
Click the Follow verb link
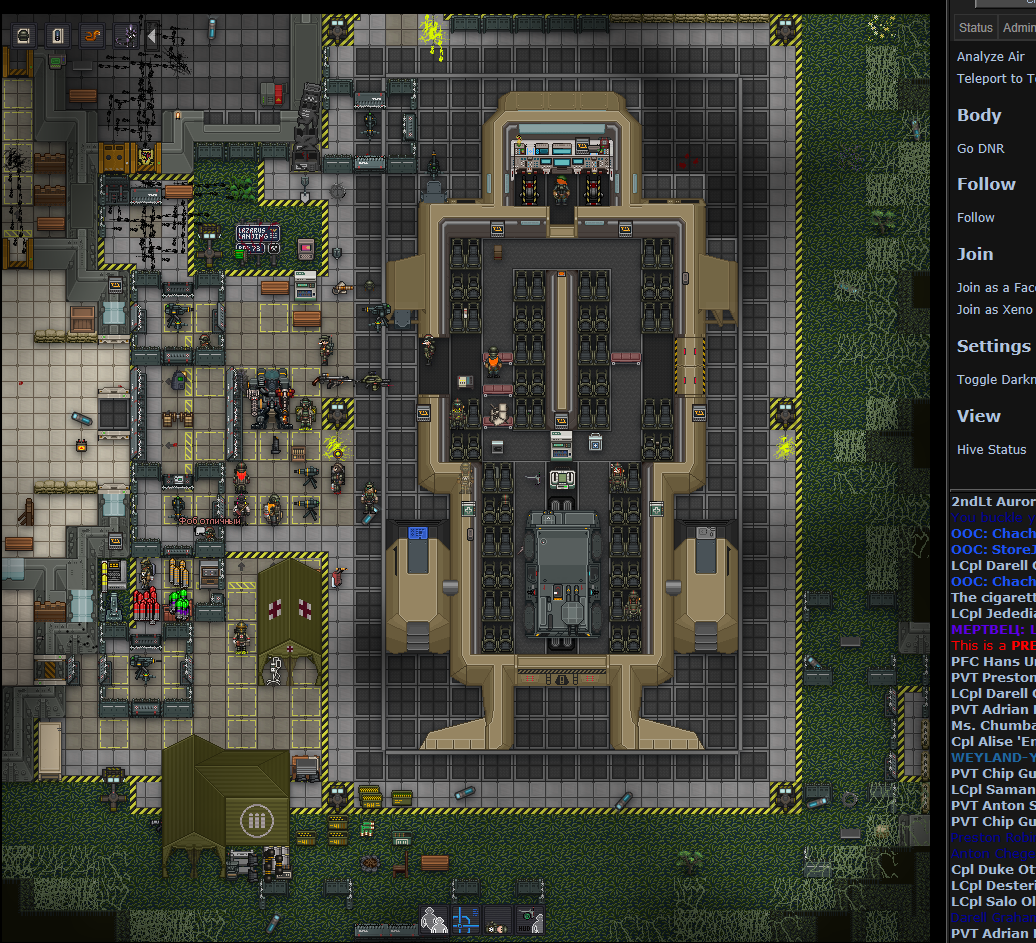975,217
